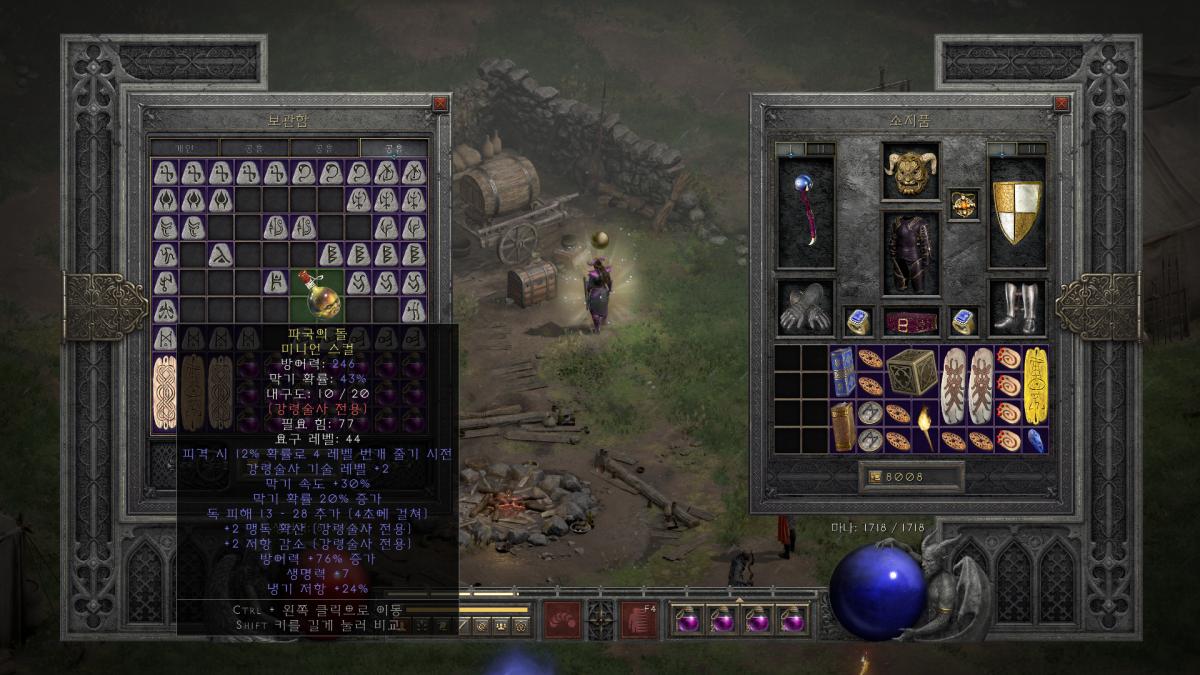Select the equipped wand with blue orb
1200x675 pixels.
click(806, 212)
